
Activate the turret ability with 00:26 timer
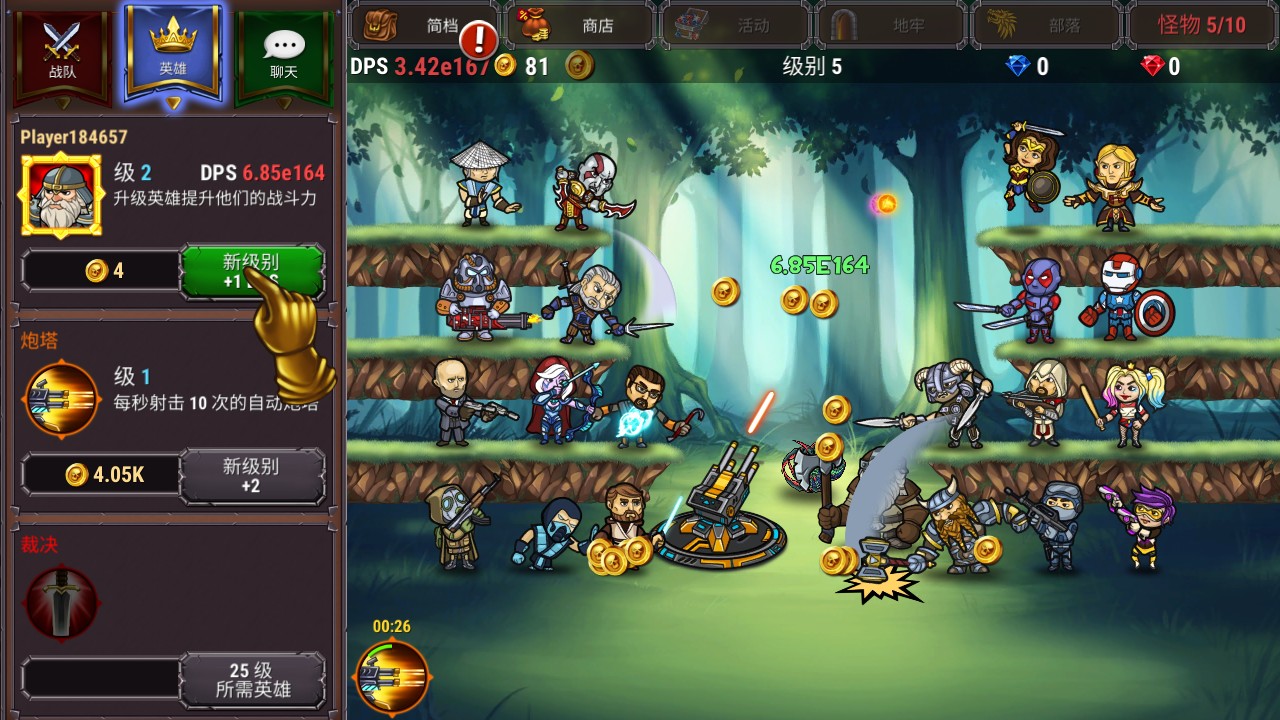pos(392,677)
